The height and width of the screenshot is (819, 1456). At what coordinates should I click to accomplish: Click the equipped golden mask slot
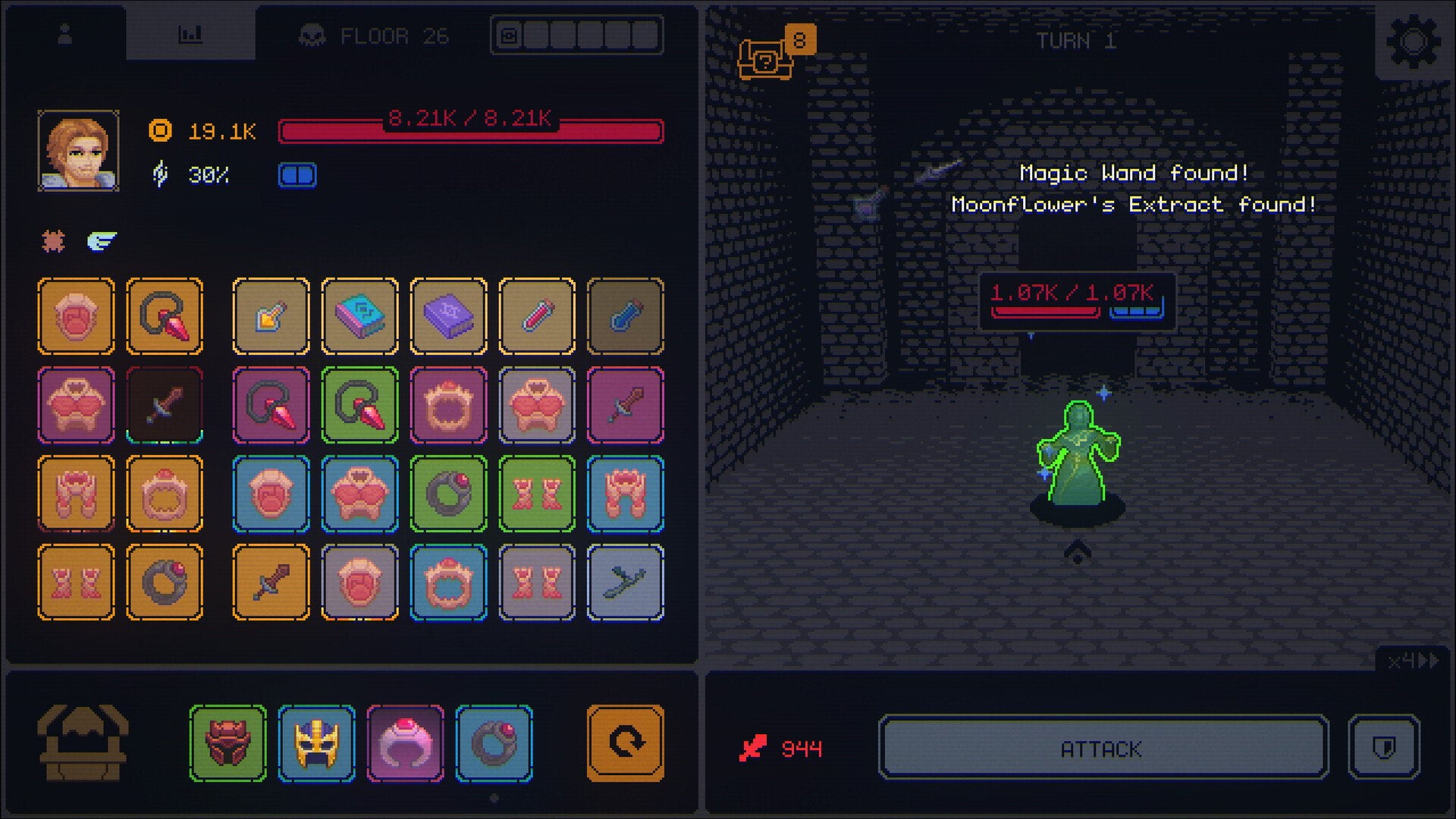point(317,744)
